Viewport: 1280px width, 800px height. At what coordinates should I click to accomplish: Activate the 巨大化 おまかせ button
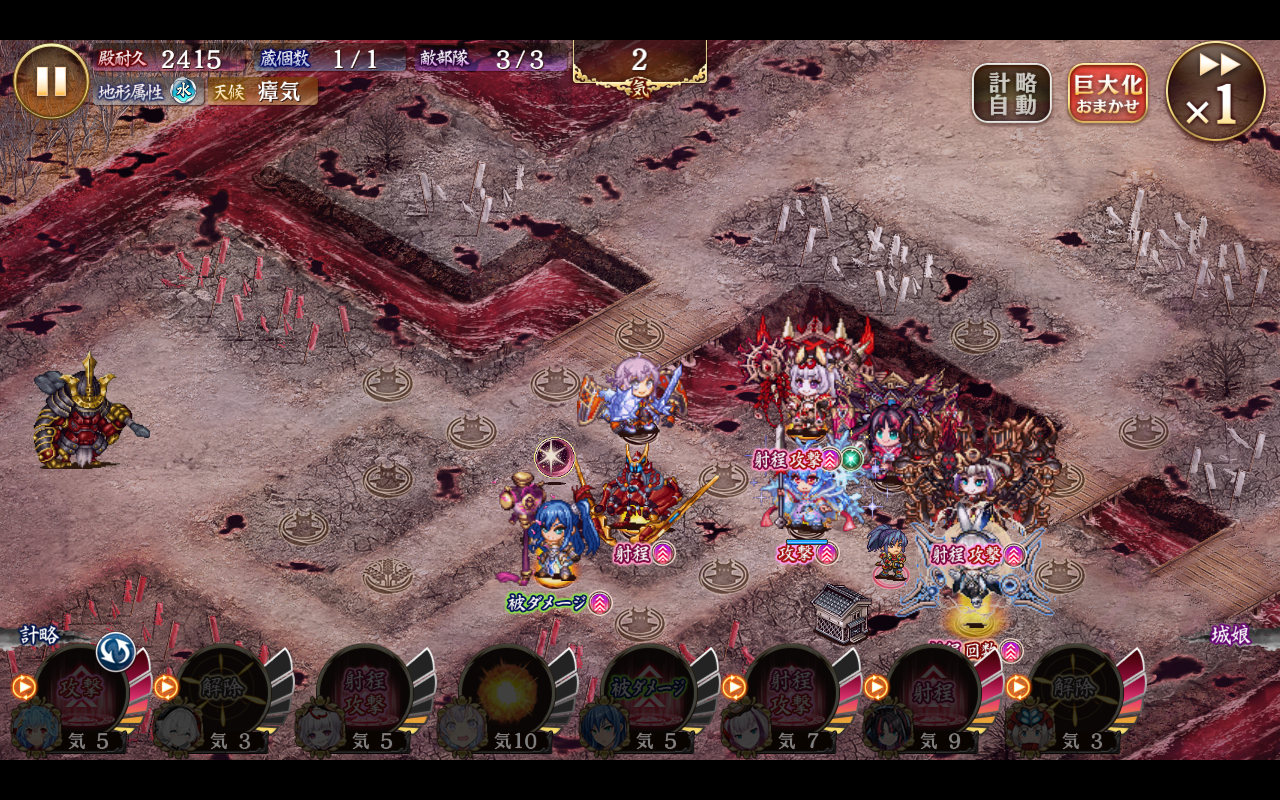click(1107, 94)
